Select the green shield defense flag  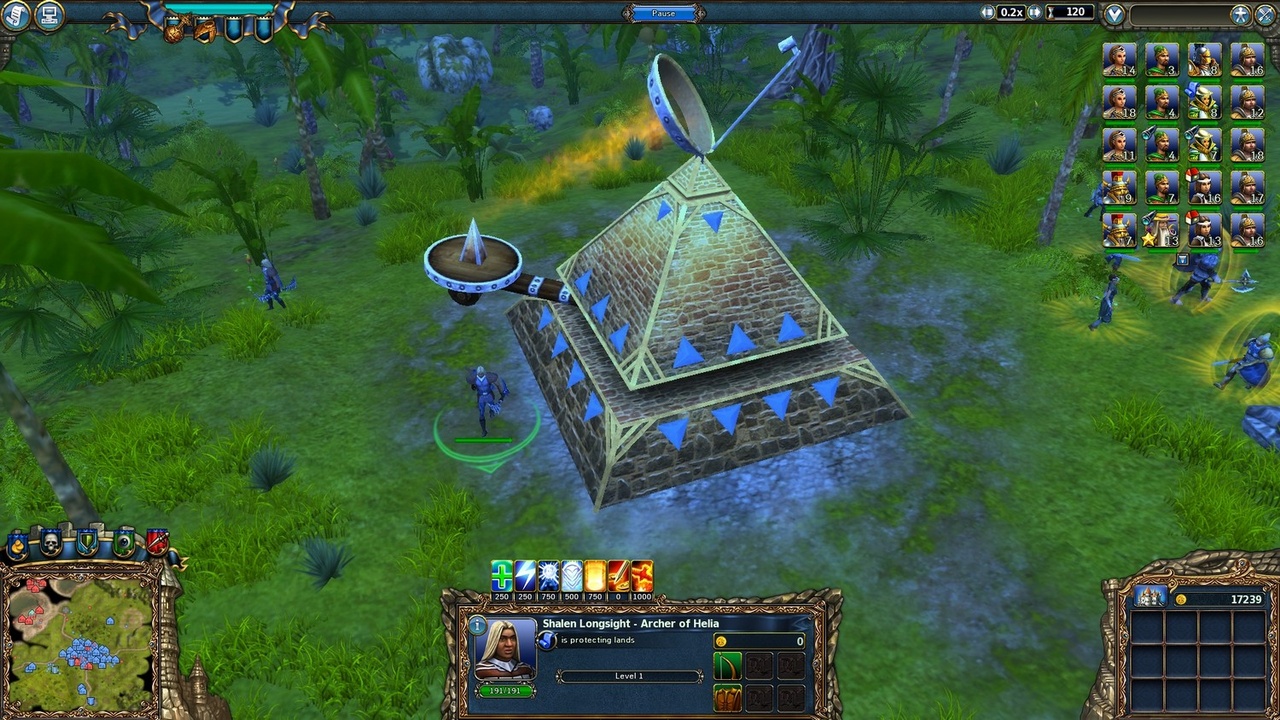(x=86, y=544)
